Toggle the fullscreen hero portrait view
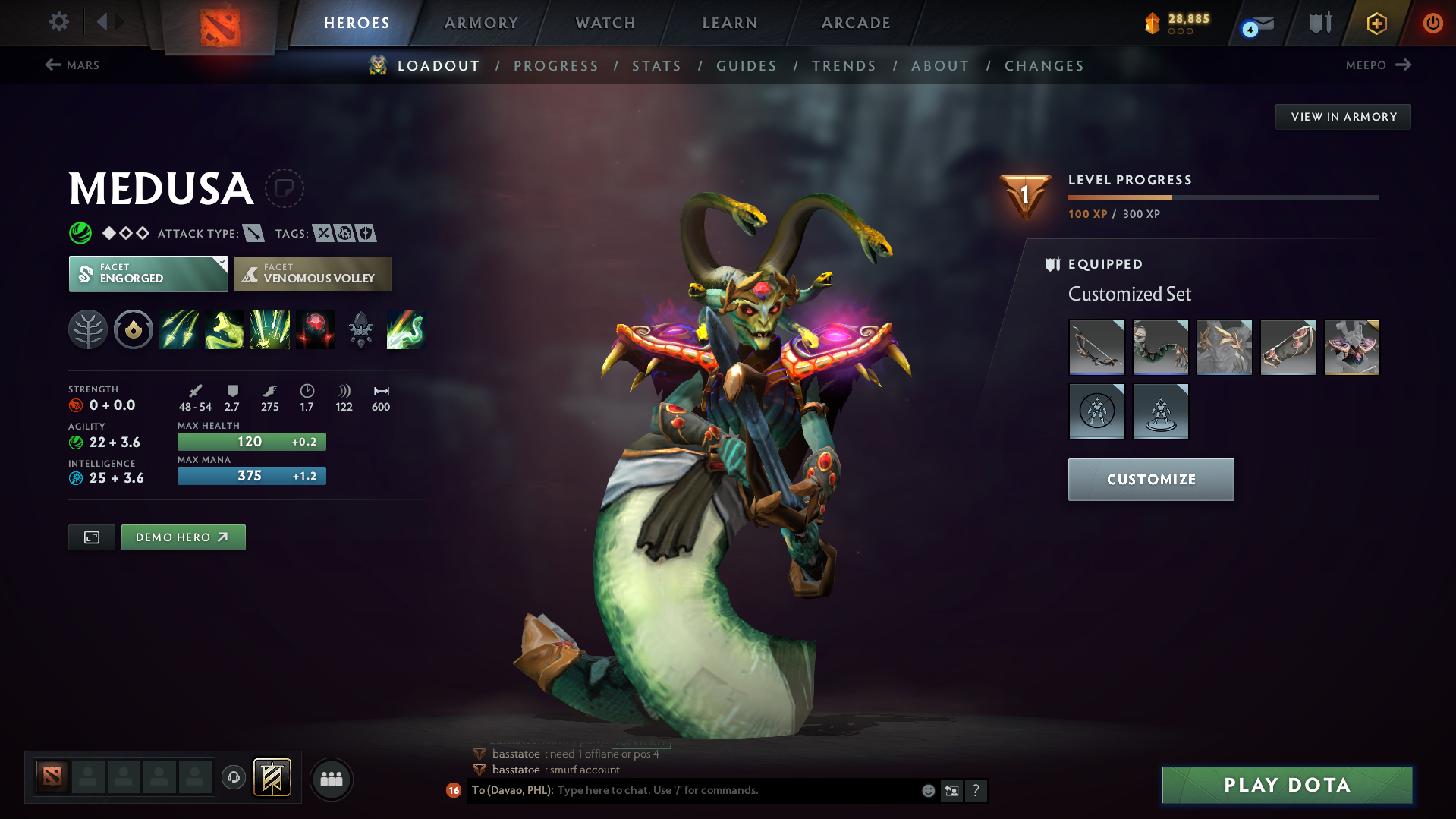 pos(91,537)
